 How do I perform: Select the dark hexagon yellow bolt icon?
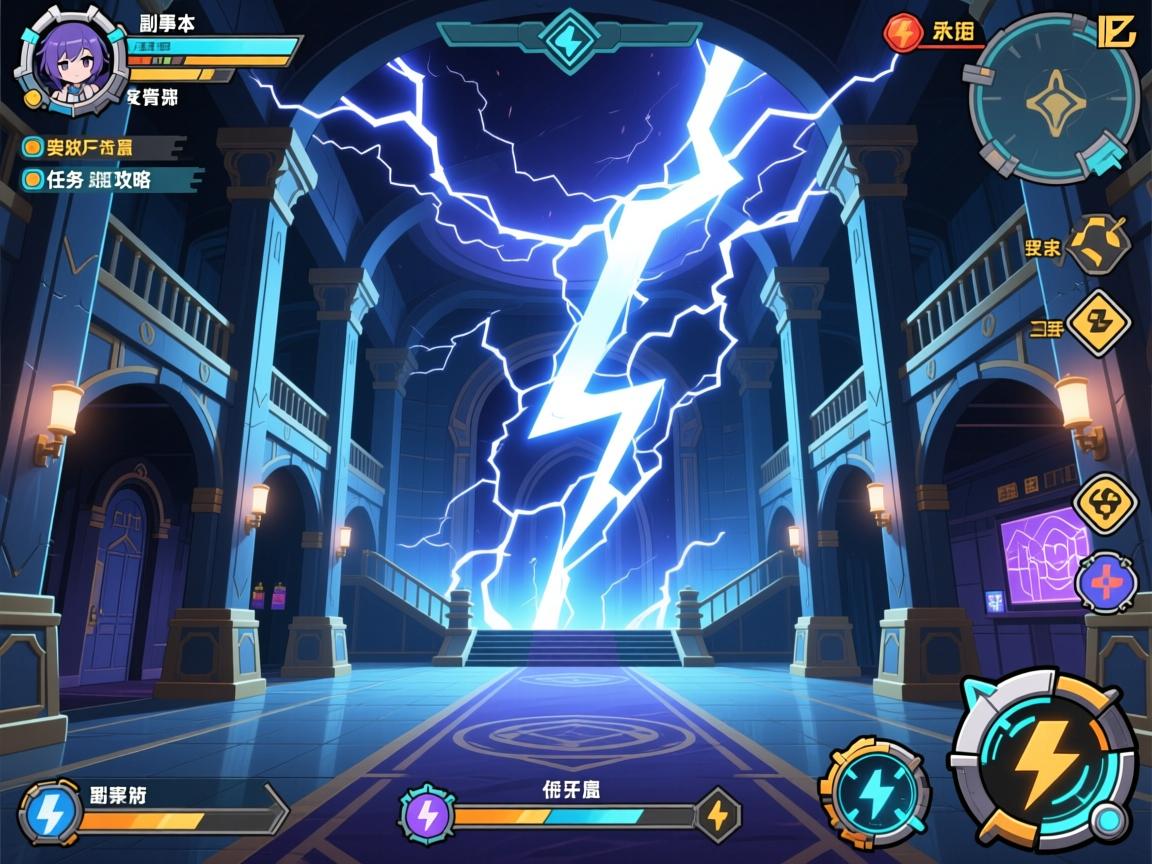click(x=717, y=815)
